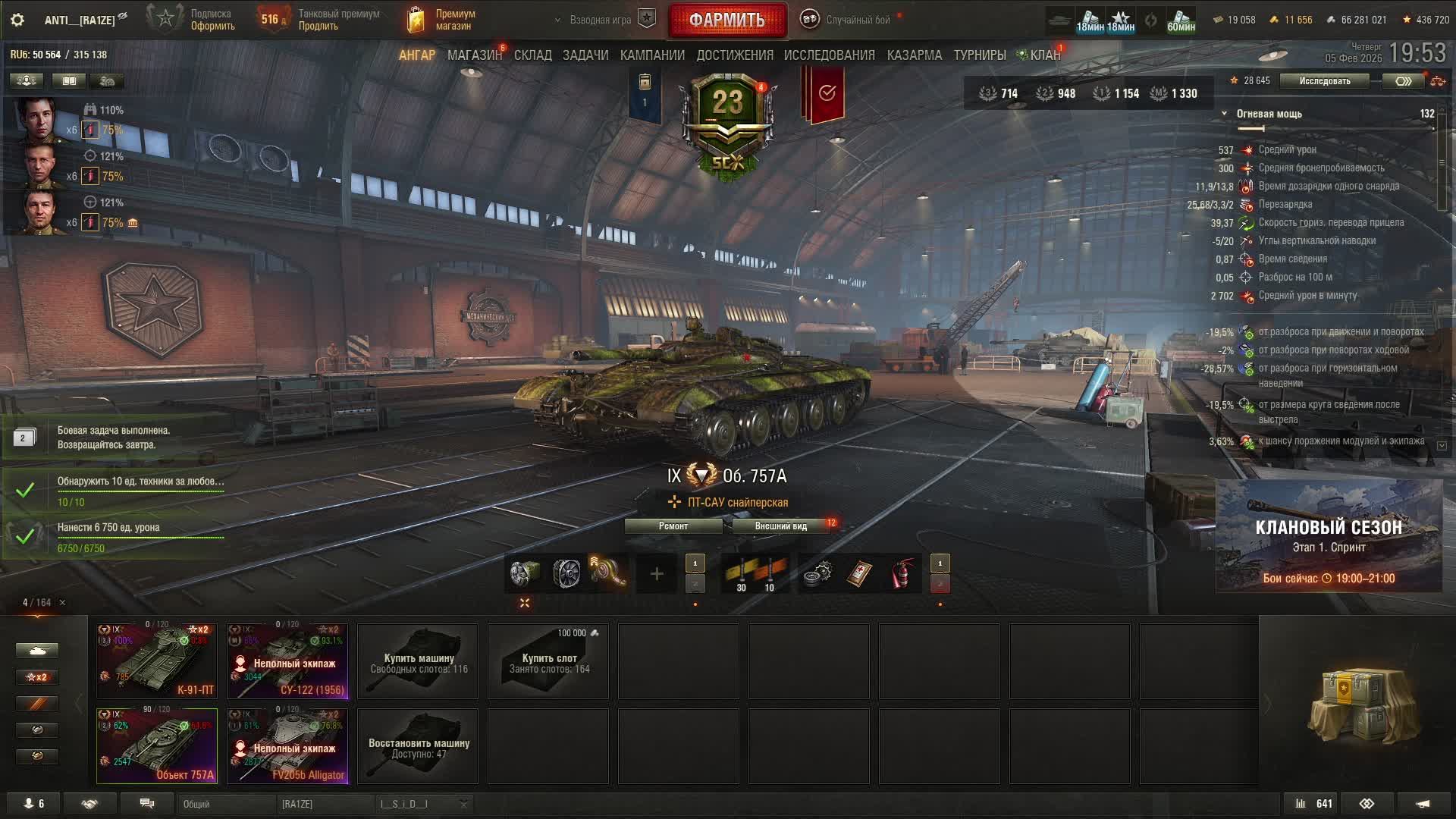Switch to the СКЛАД tab
This screenshot has height=819, width=1456.
pyautogui.click(x=532, y=55)
